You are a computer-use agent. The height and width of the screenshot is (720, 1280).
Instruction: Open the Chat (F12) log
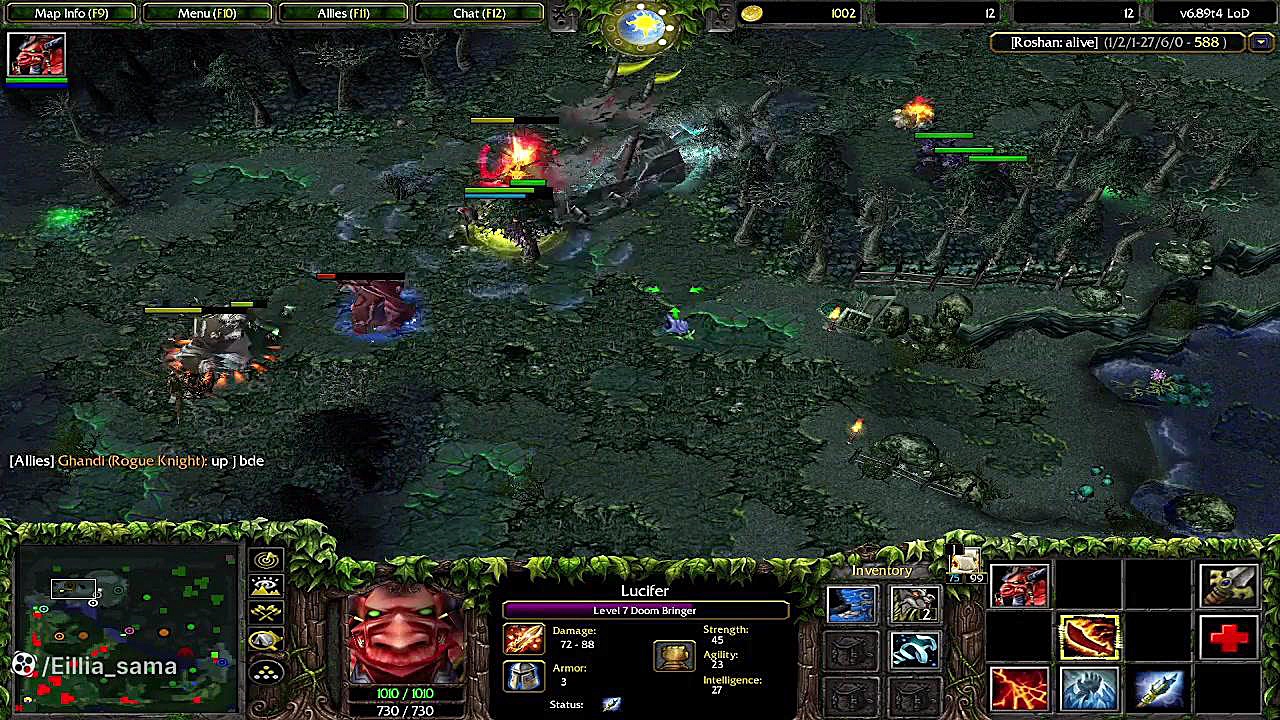tap(479, 13)
